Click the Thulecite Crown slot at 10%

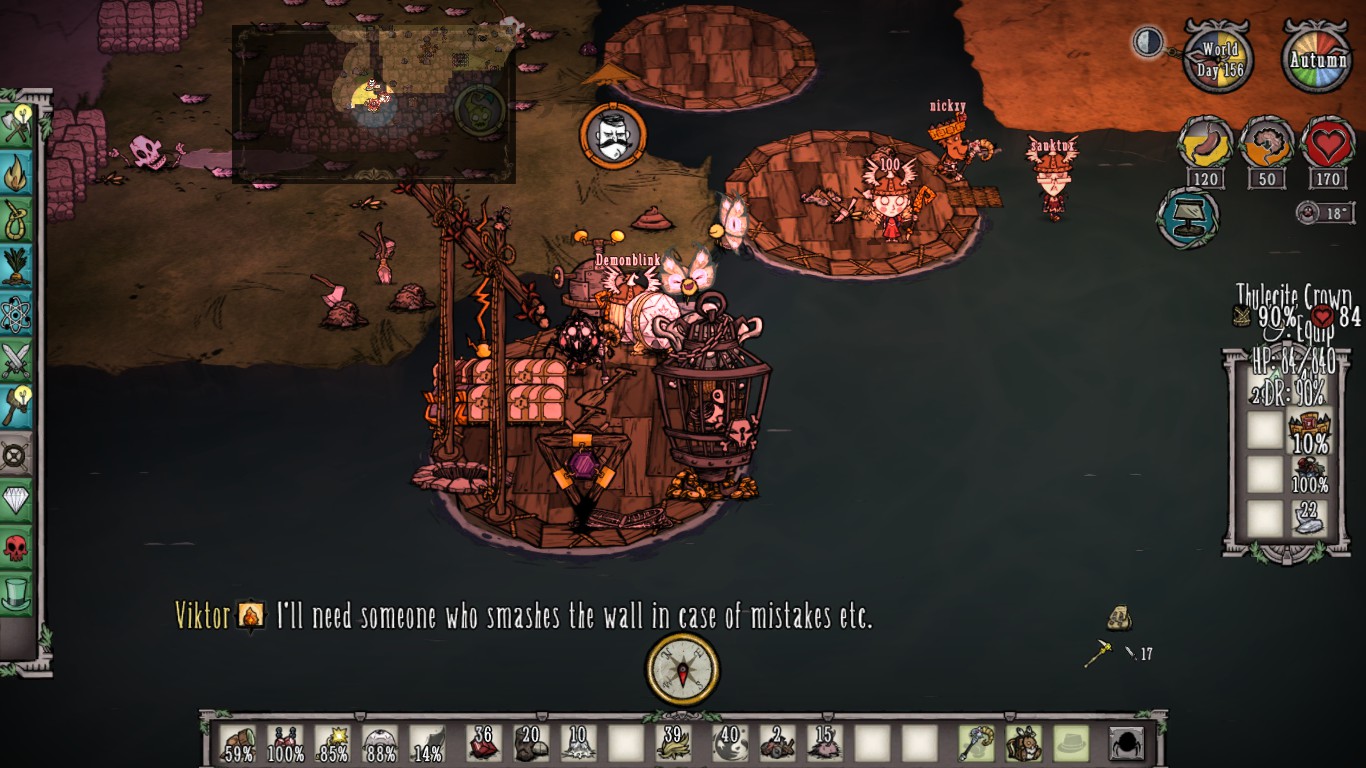coord(1309,431)
